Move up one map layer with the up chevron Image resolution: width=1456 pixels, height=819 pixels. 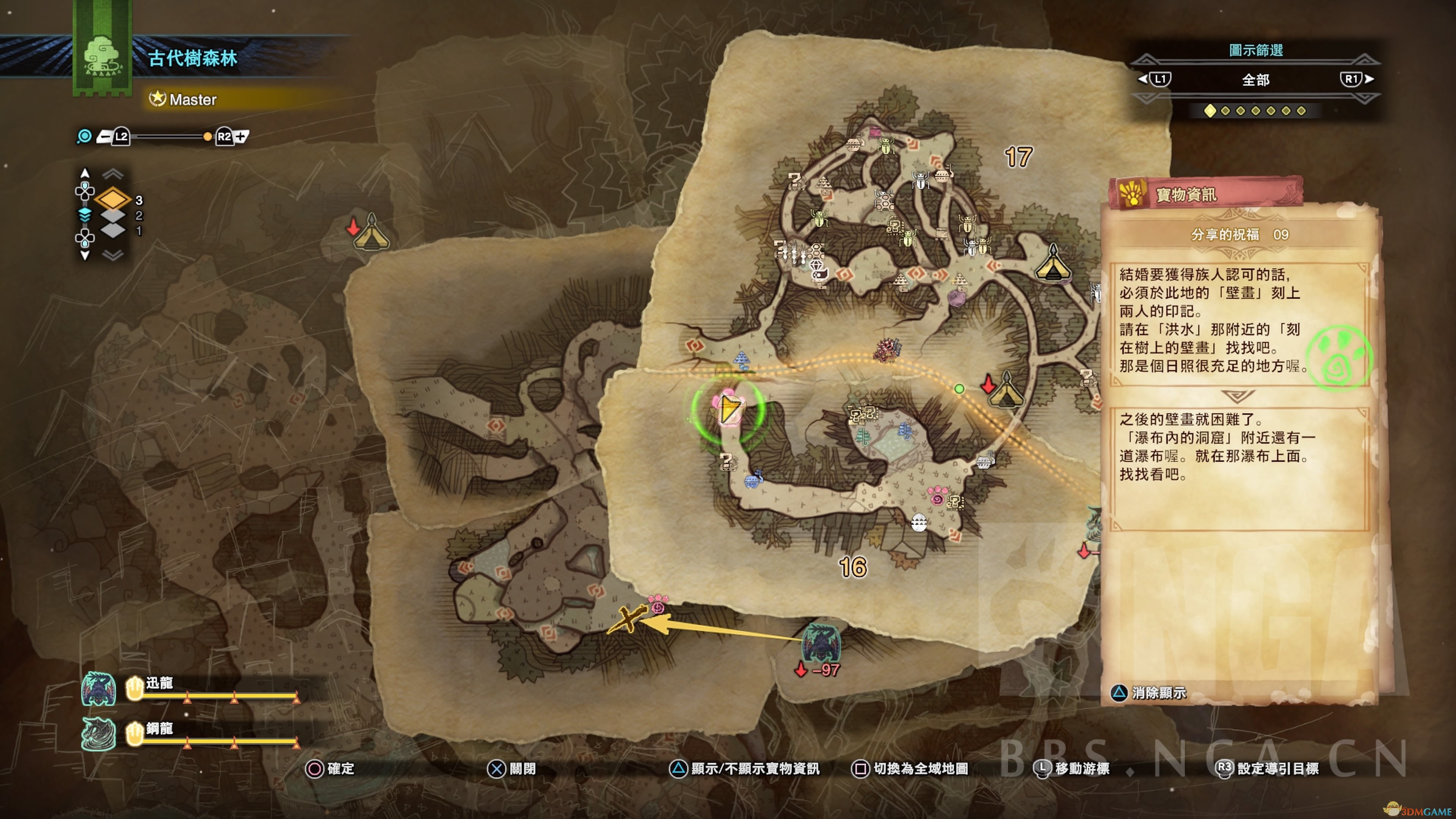point(113,173)
